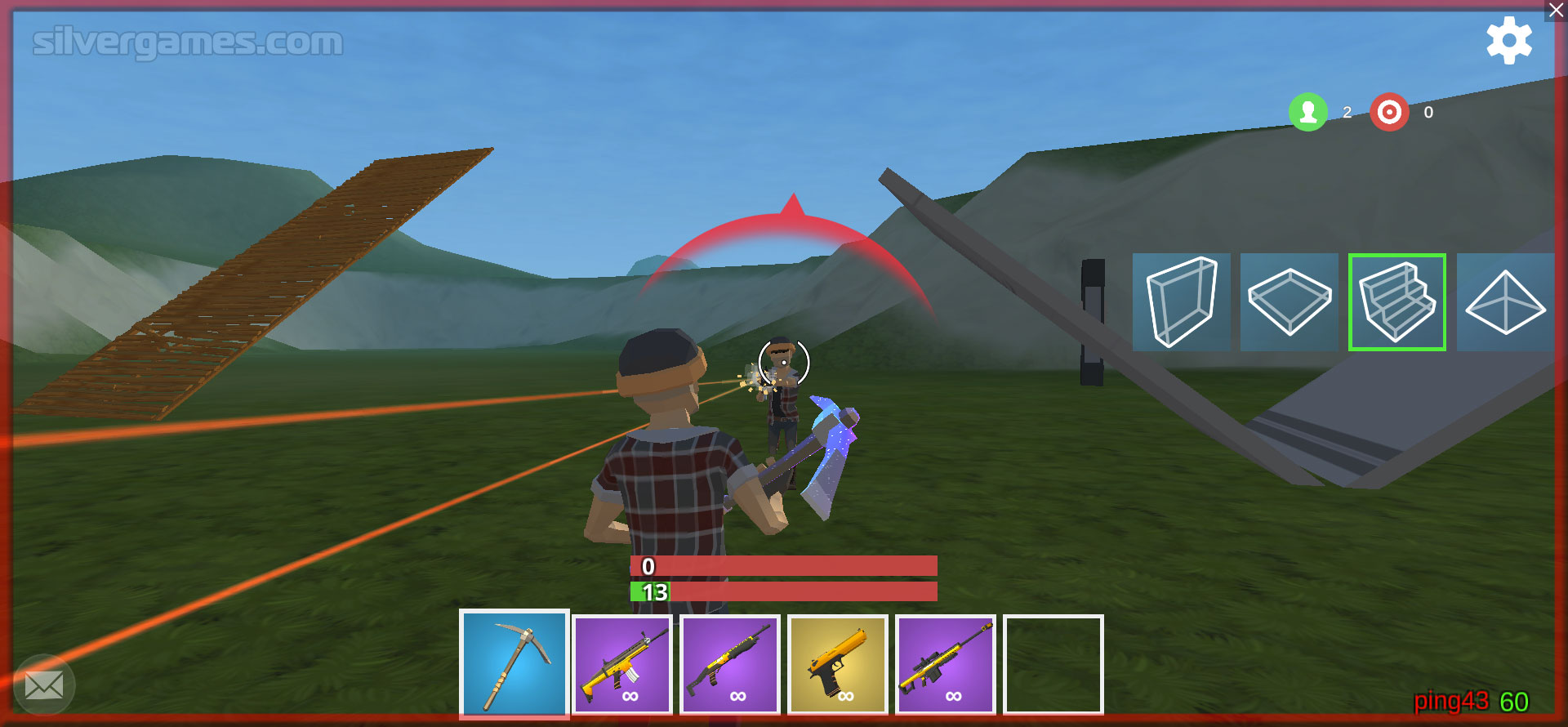Close the game window with the X
The width and height of the screenshot is (1568, 727).
[x=1557, y=11]
